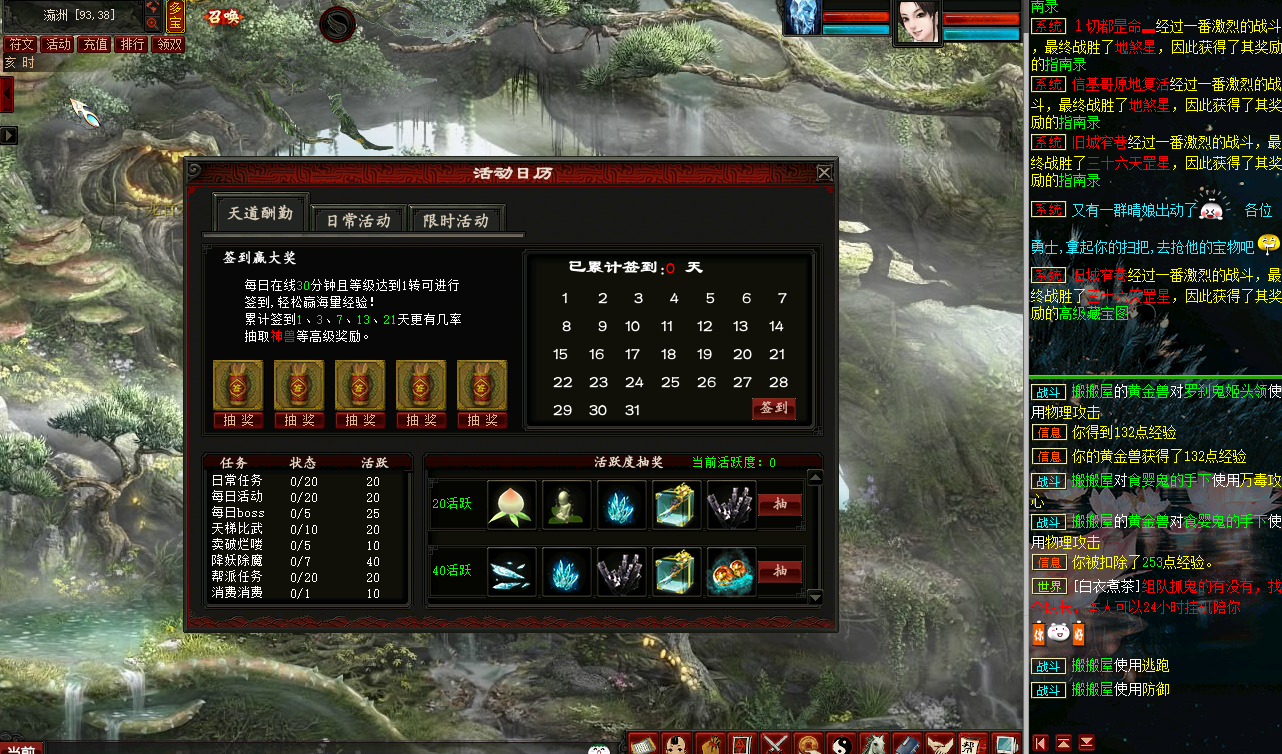1282x754 pixels.
Task: Click the money bag icon in the toolbar
Action: tap(713, 745)
